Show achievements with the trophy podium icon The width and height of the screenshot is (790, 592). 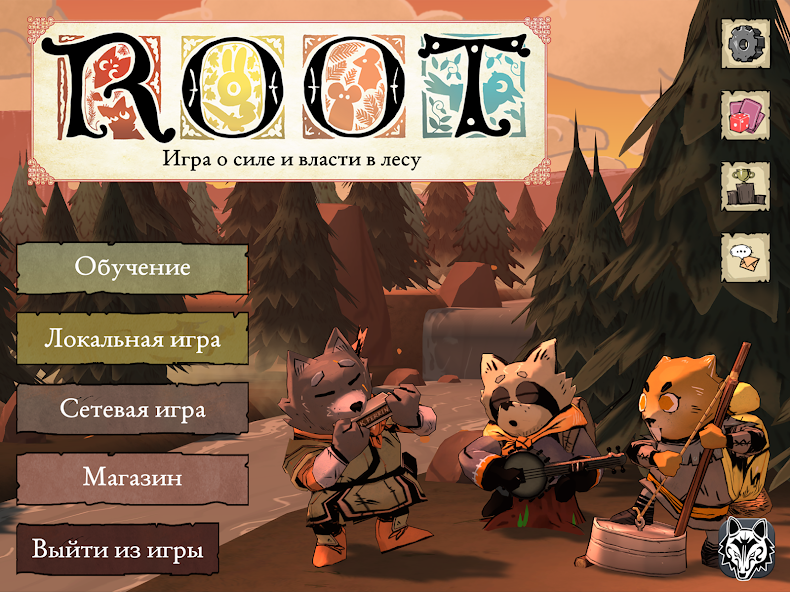745,187
